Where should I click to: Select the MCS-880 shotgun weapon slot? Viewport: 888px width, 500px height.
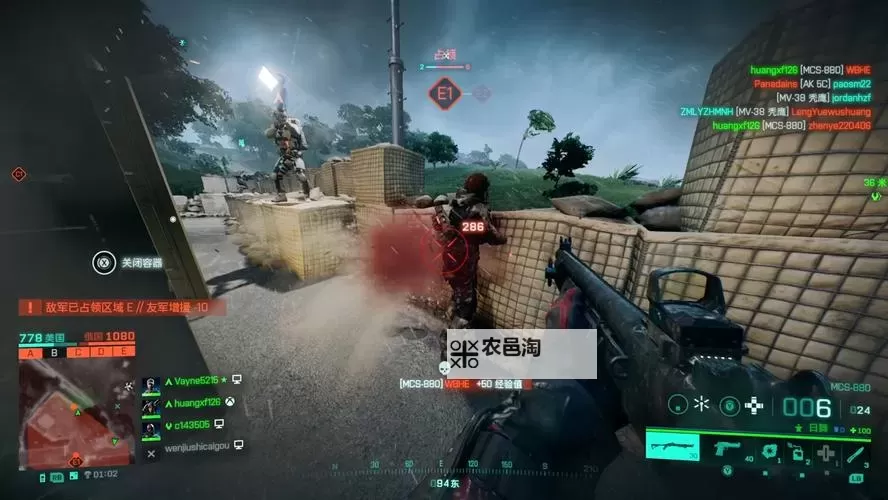672,448
